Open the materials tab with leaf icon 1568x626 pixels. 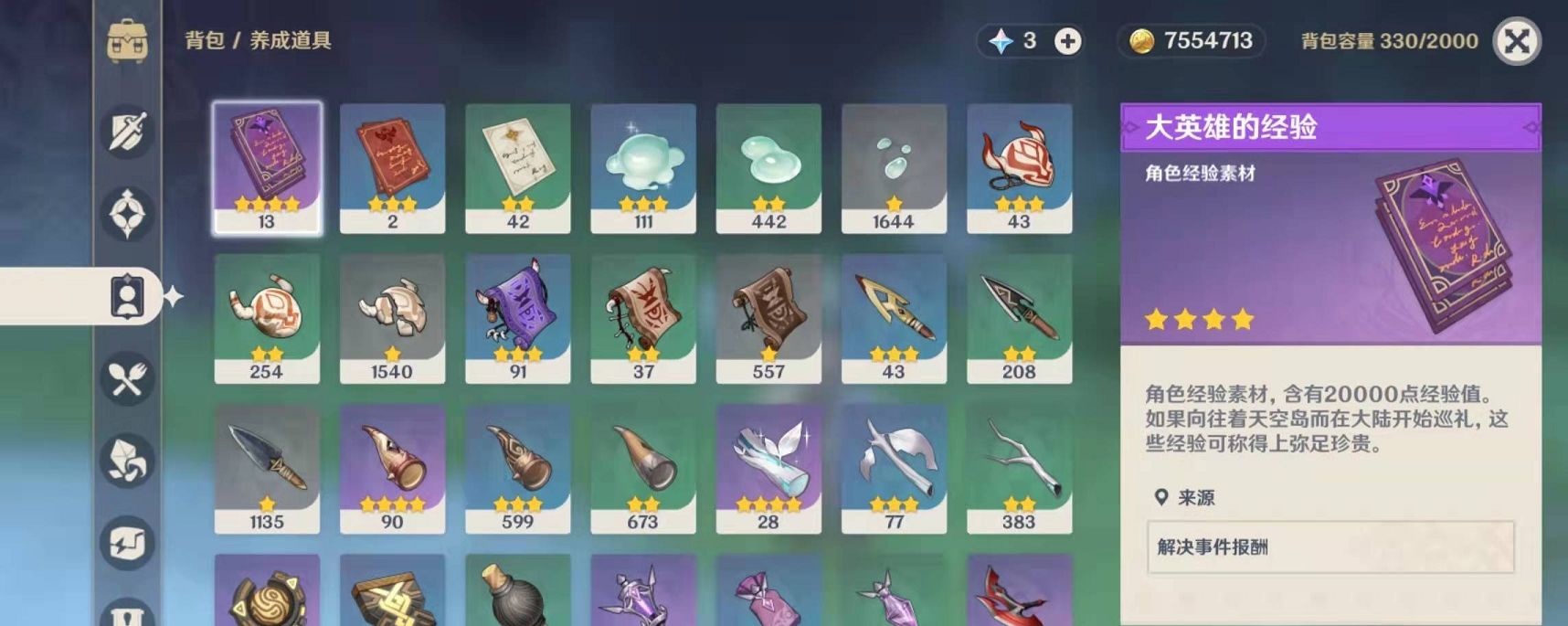(x=127, y=461)
